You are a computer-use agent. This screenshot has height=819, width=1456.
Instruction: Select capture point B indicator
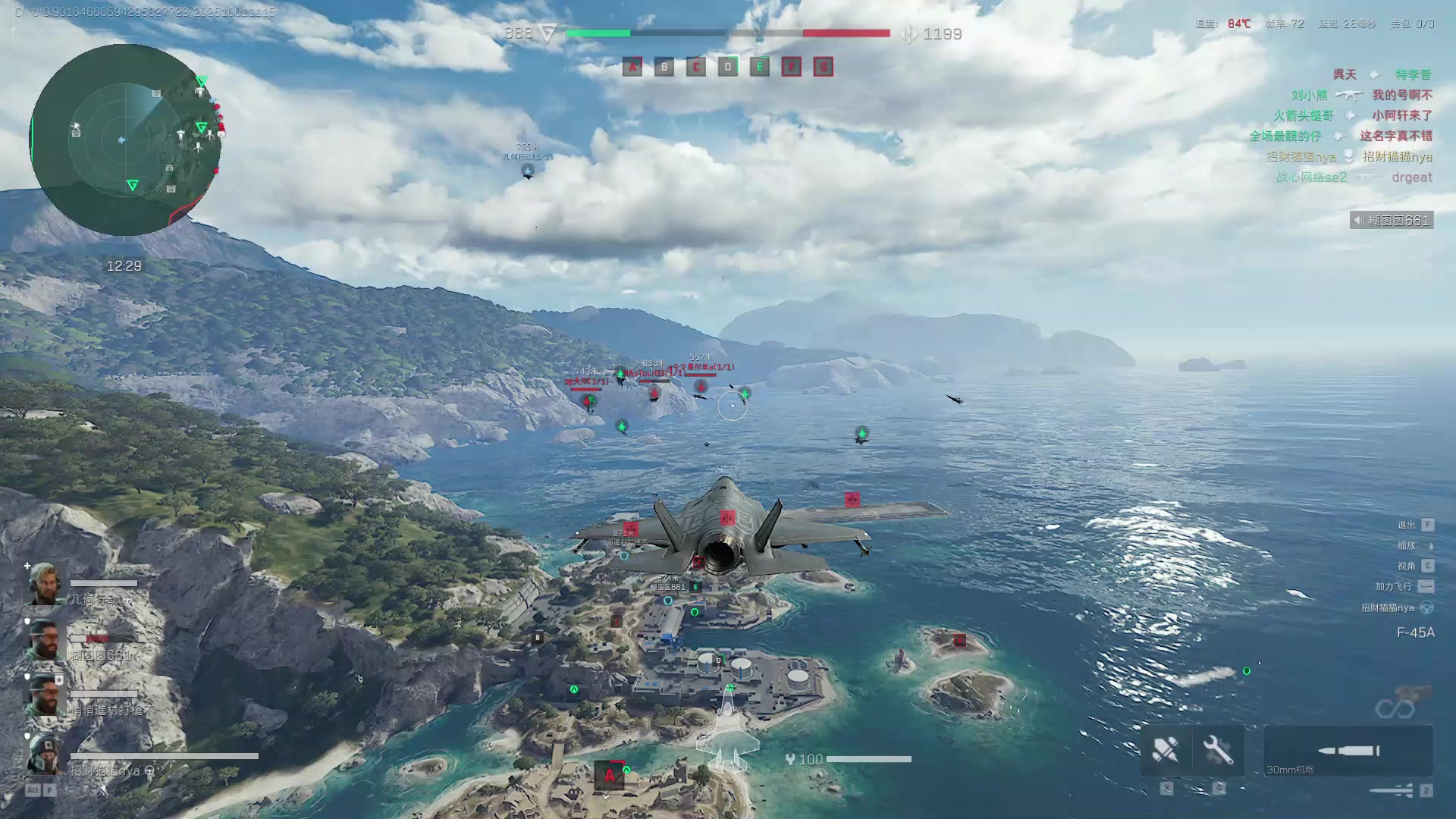[x=664, y=67]
